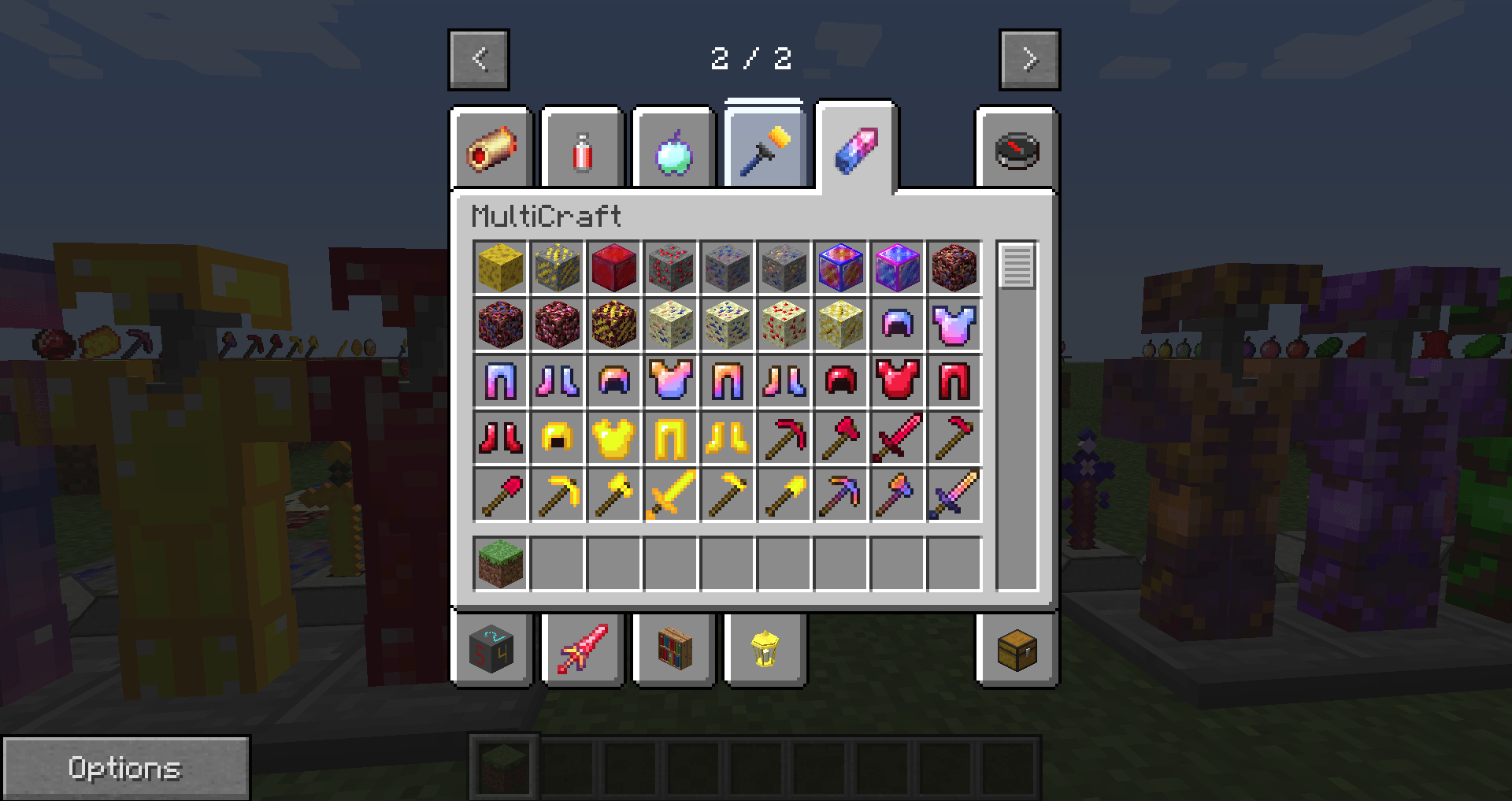
Task: Click the previous page arrow
Action: tap(480, 59)
